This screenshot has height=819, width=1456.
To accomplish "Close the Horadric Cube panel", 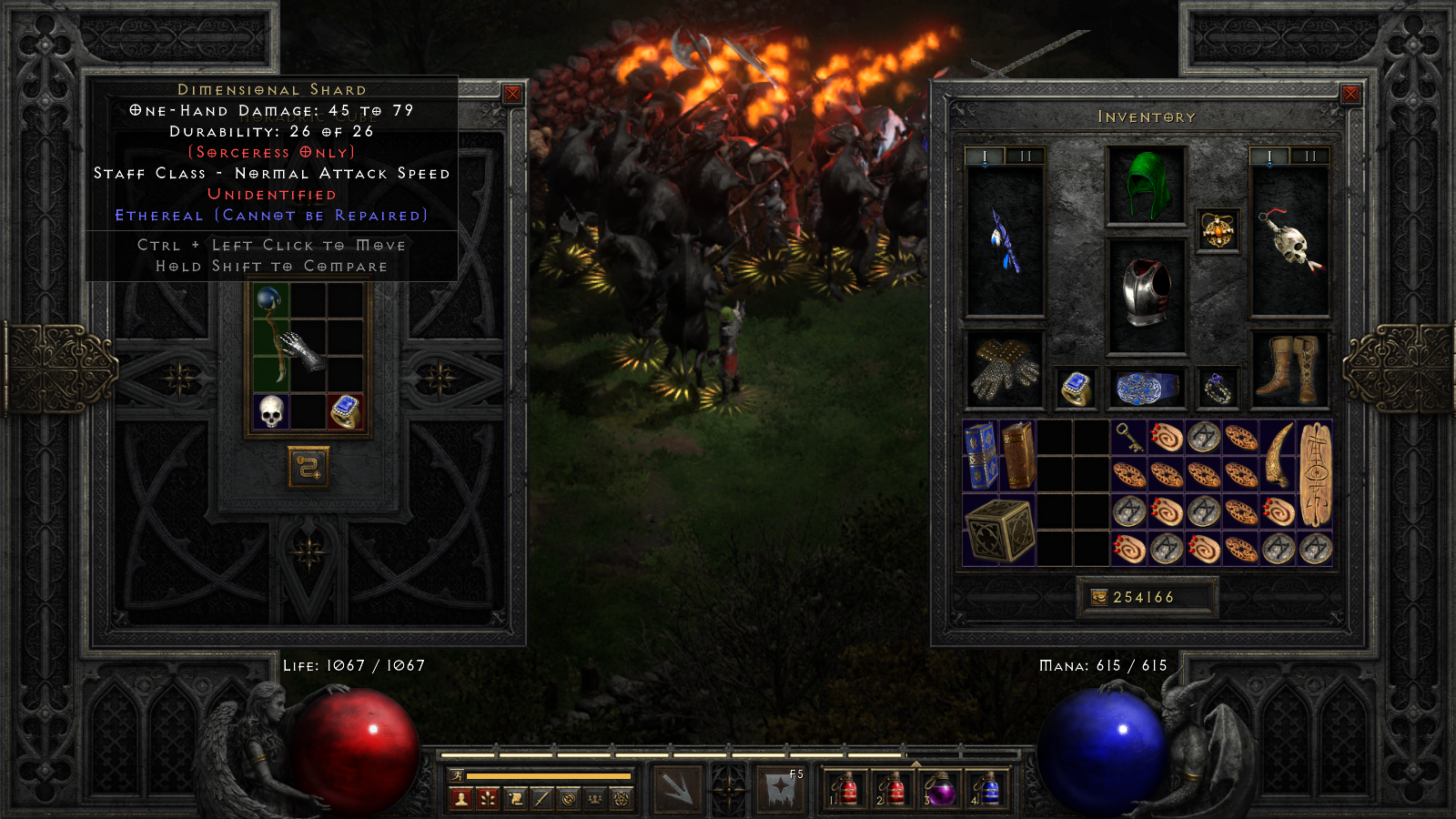I will pyautogui.click(x=512, y=94).
